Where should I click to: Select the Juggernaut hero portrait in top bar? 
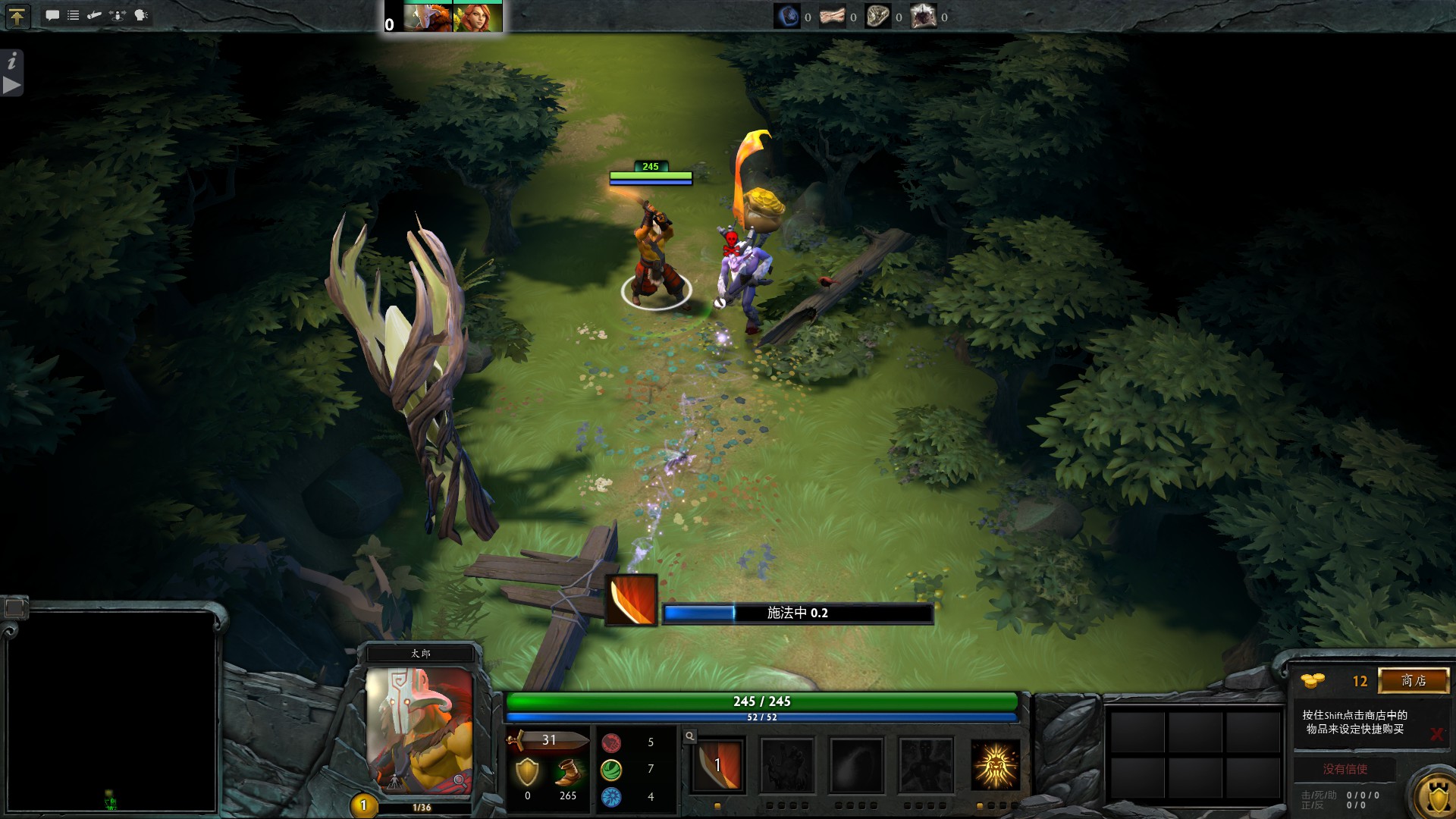pyautogui.click(x=428, y=17)
